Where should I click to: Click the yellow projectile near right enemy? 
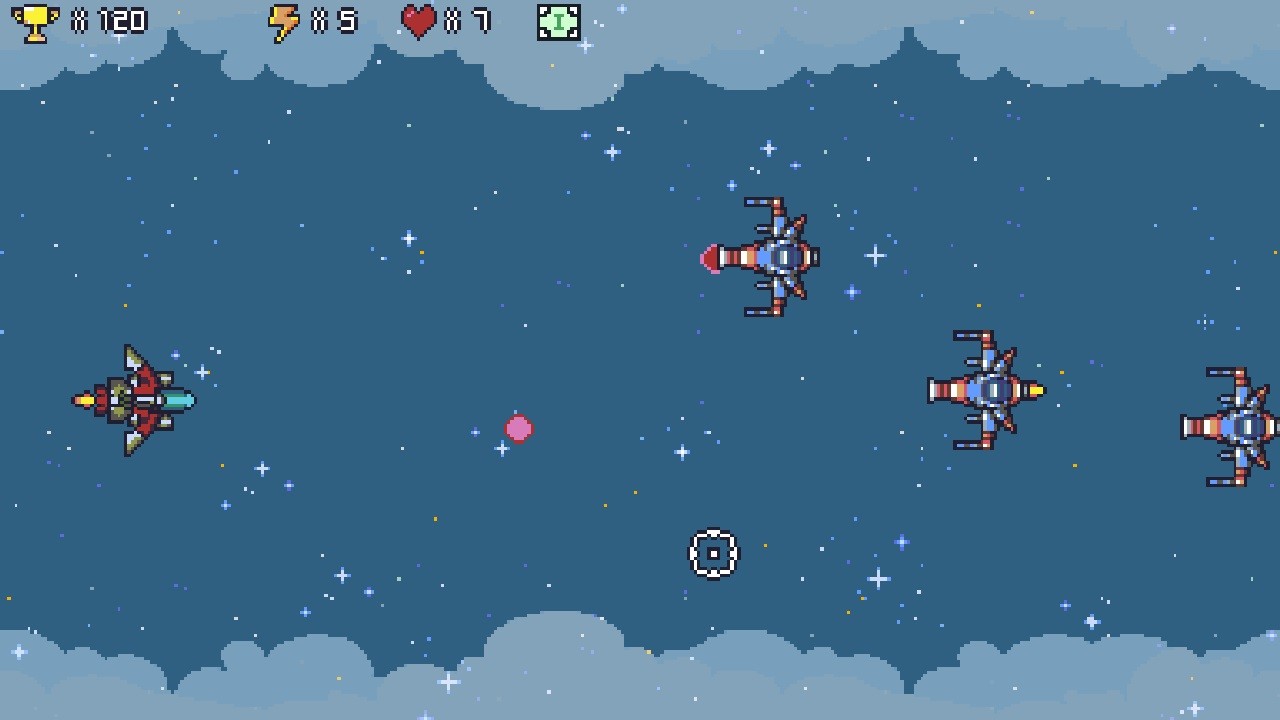(1035, 392)
